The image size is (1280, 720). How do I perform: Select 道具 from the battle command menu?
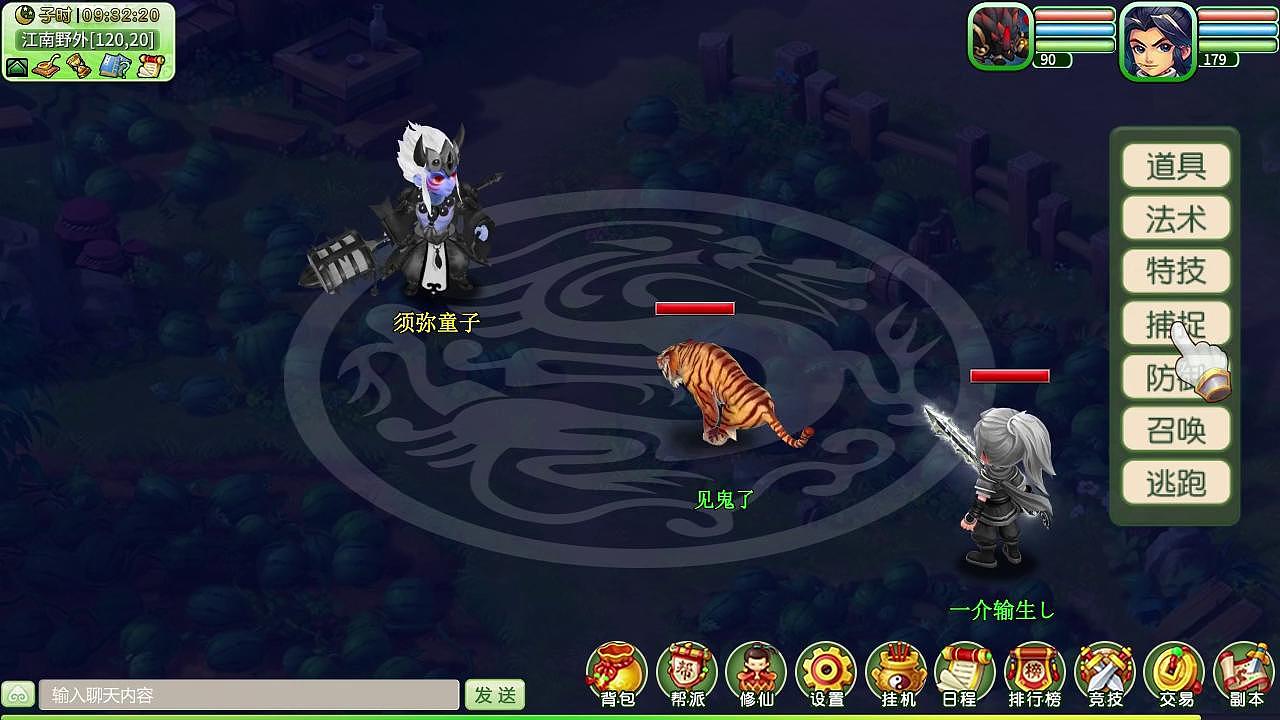tap(1176, 166)
